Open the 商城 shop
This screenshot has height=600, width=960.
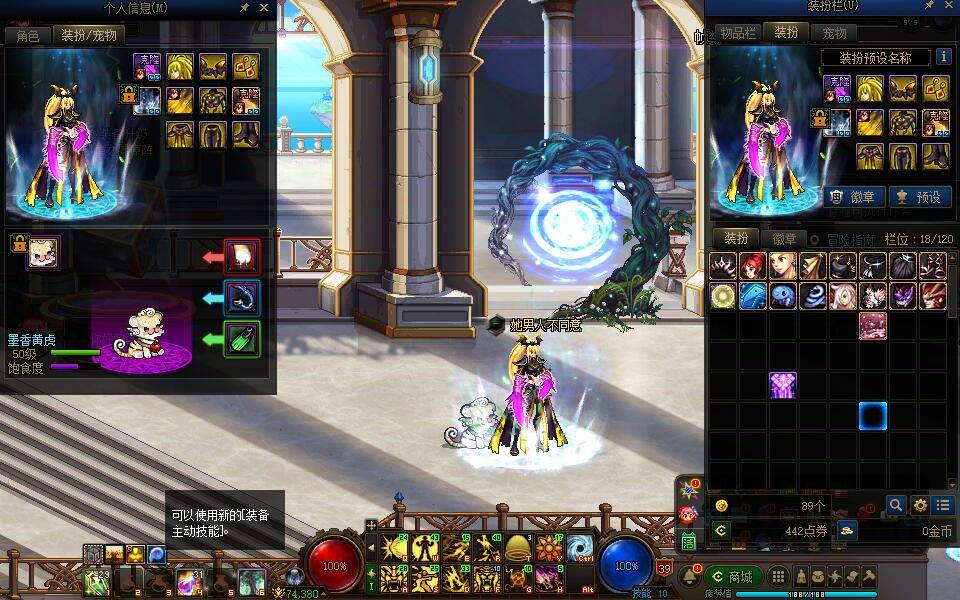coord(732,577)
